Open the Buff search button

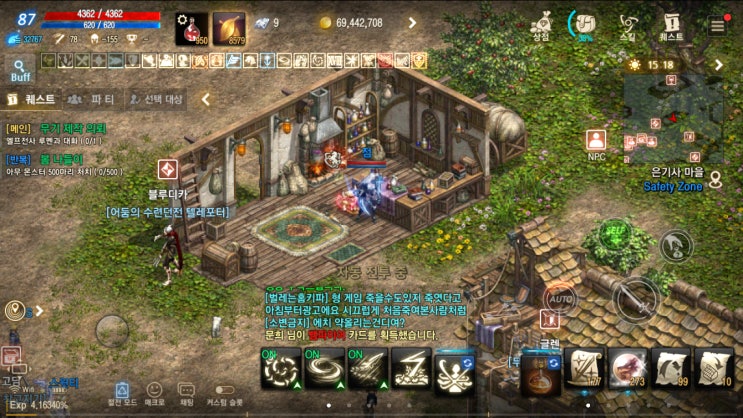[19, 68]
